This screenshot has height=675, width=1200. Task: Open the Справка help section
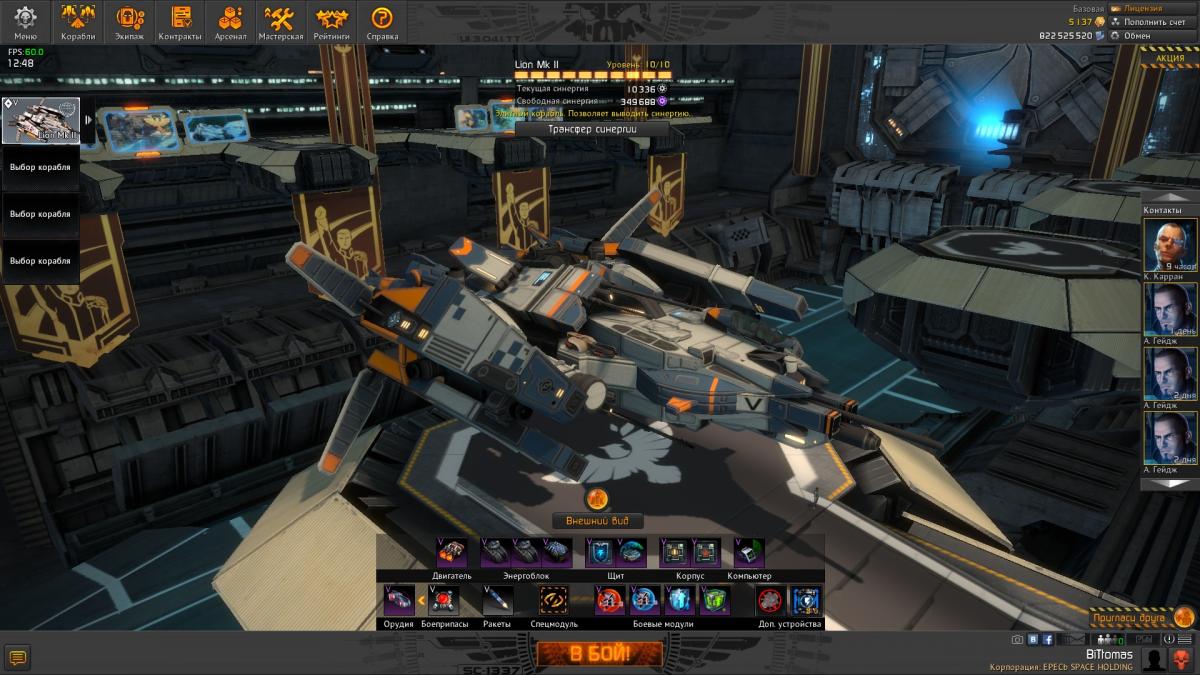(382, 22)
